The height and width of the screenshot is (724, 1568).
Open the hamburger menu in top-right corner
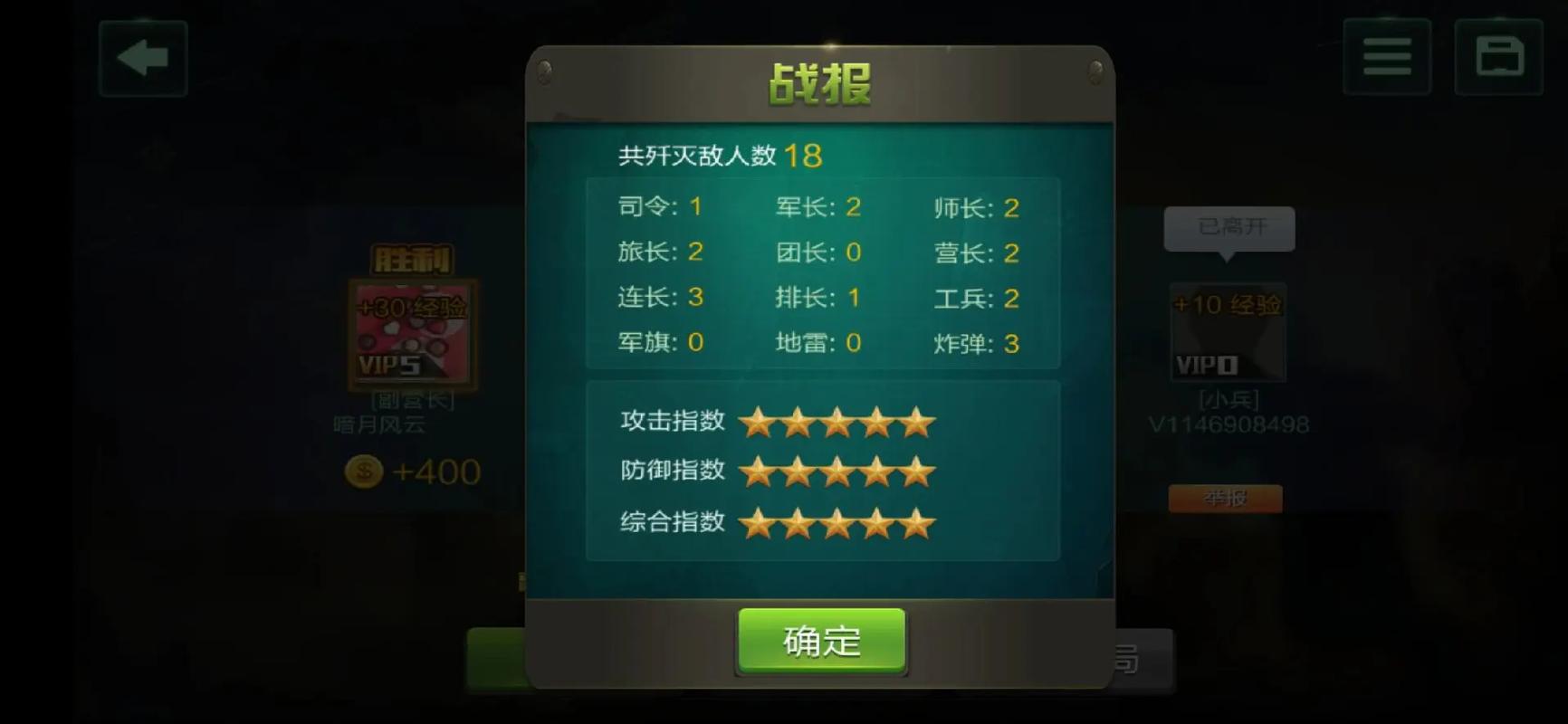click(1387, 57)
